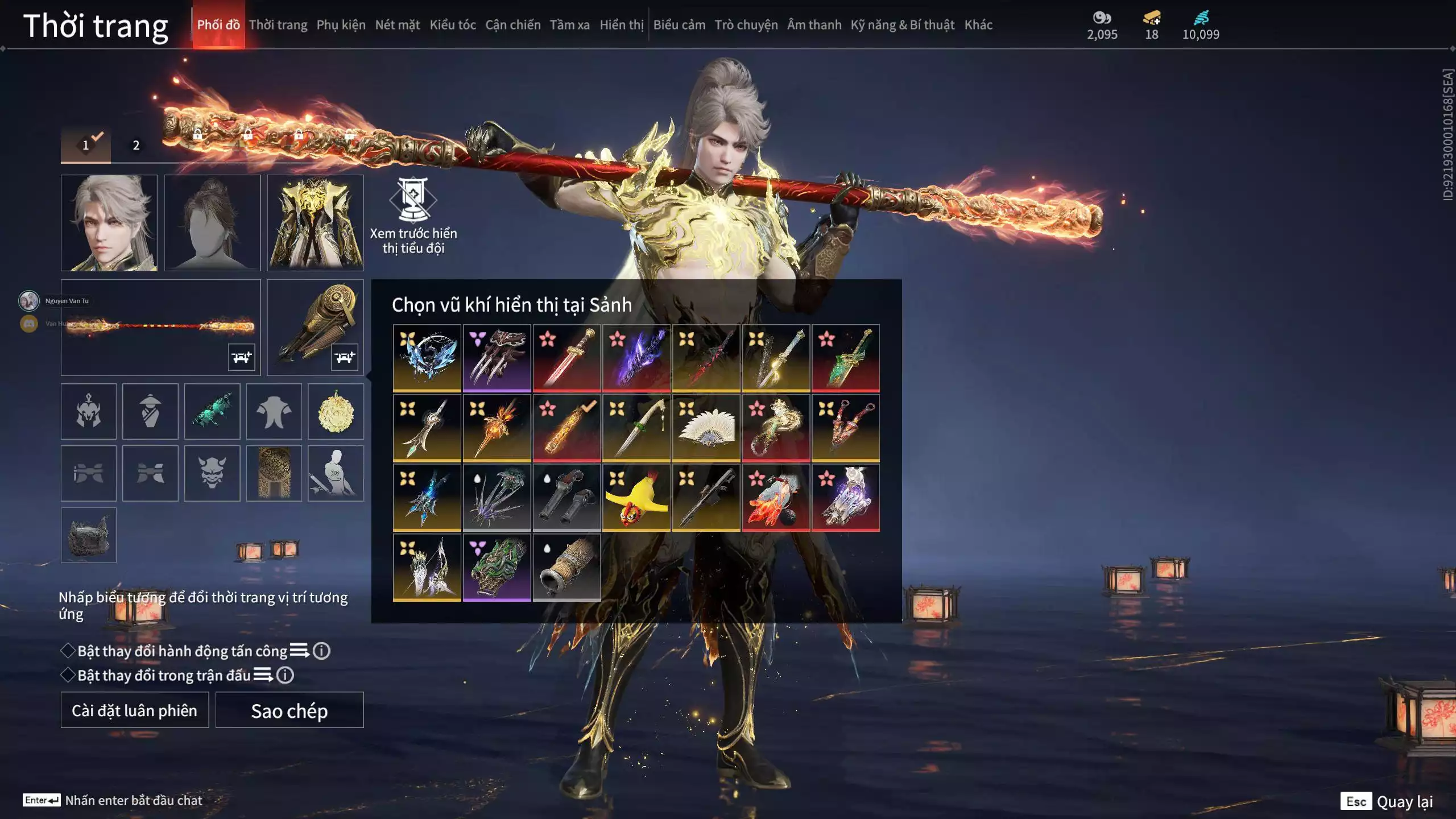Choose the white feather fan weapon
Viewport: 1456px width, 819px height.
[706, 428]
